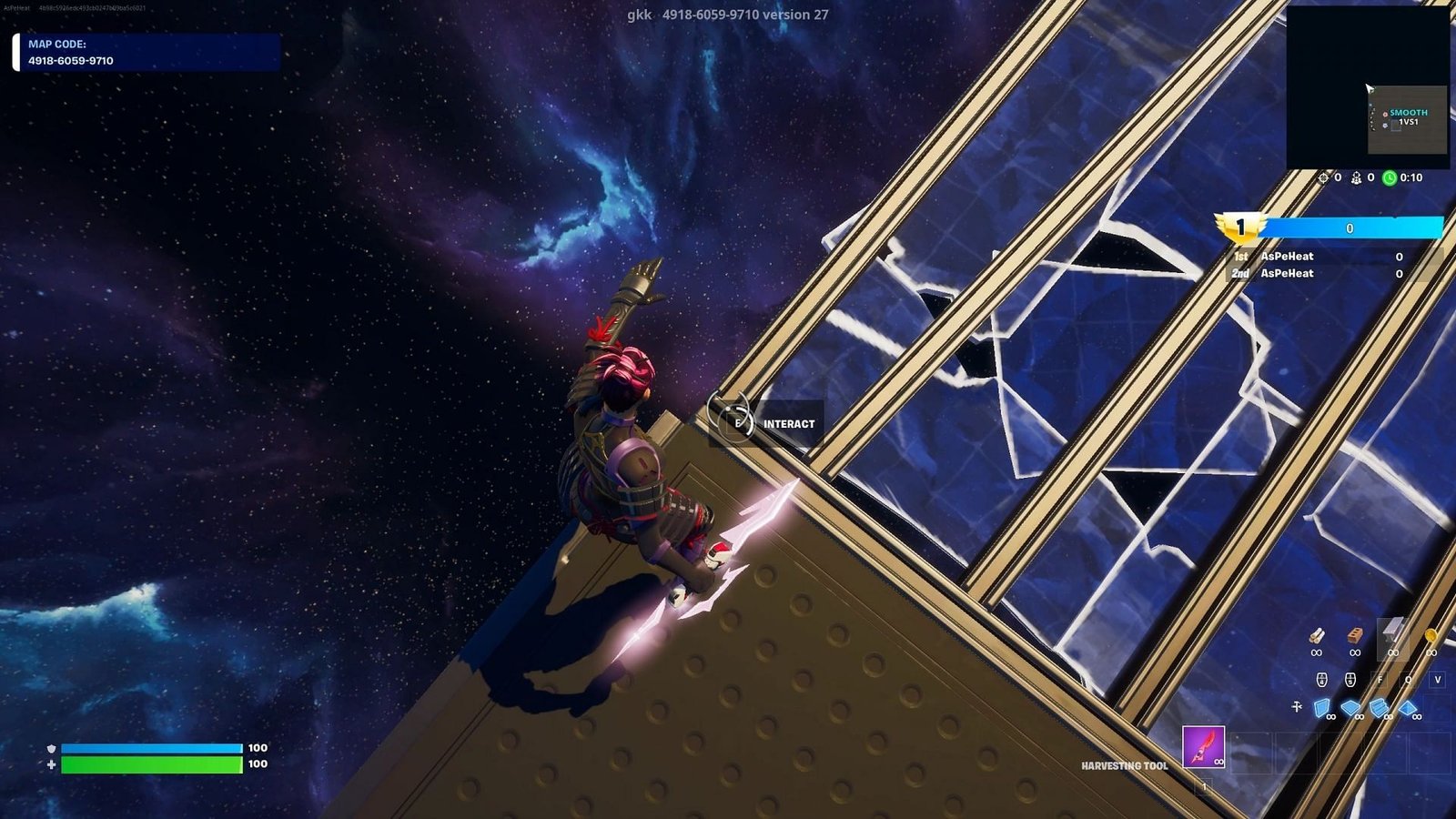Select the wall building piece

(1322, 708)
